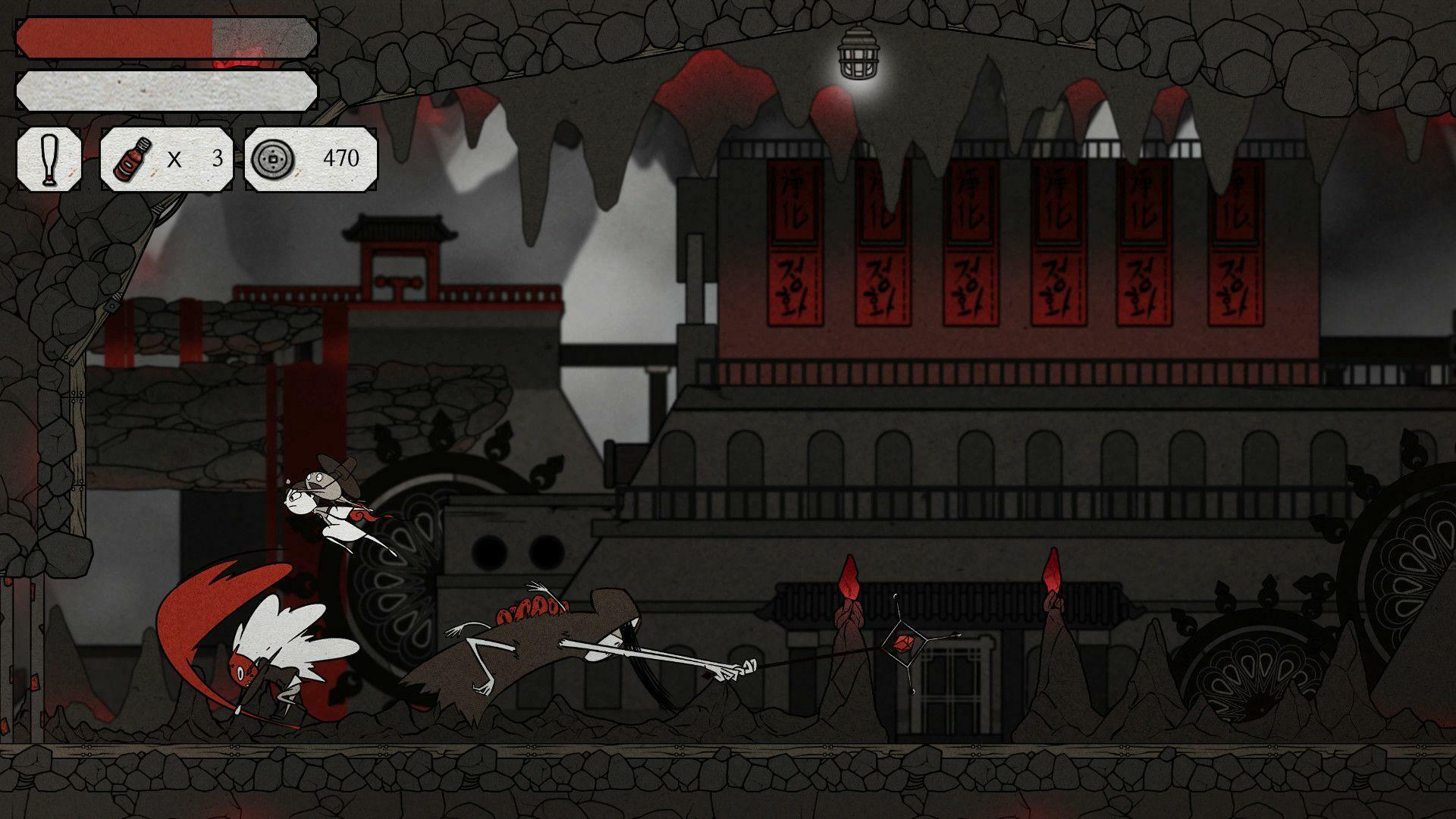Click the coin currency icon in the HUD

pyautogui.click(x=274, y=160)
